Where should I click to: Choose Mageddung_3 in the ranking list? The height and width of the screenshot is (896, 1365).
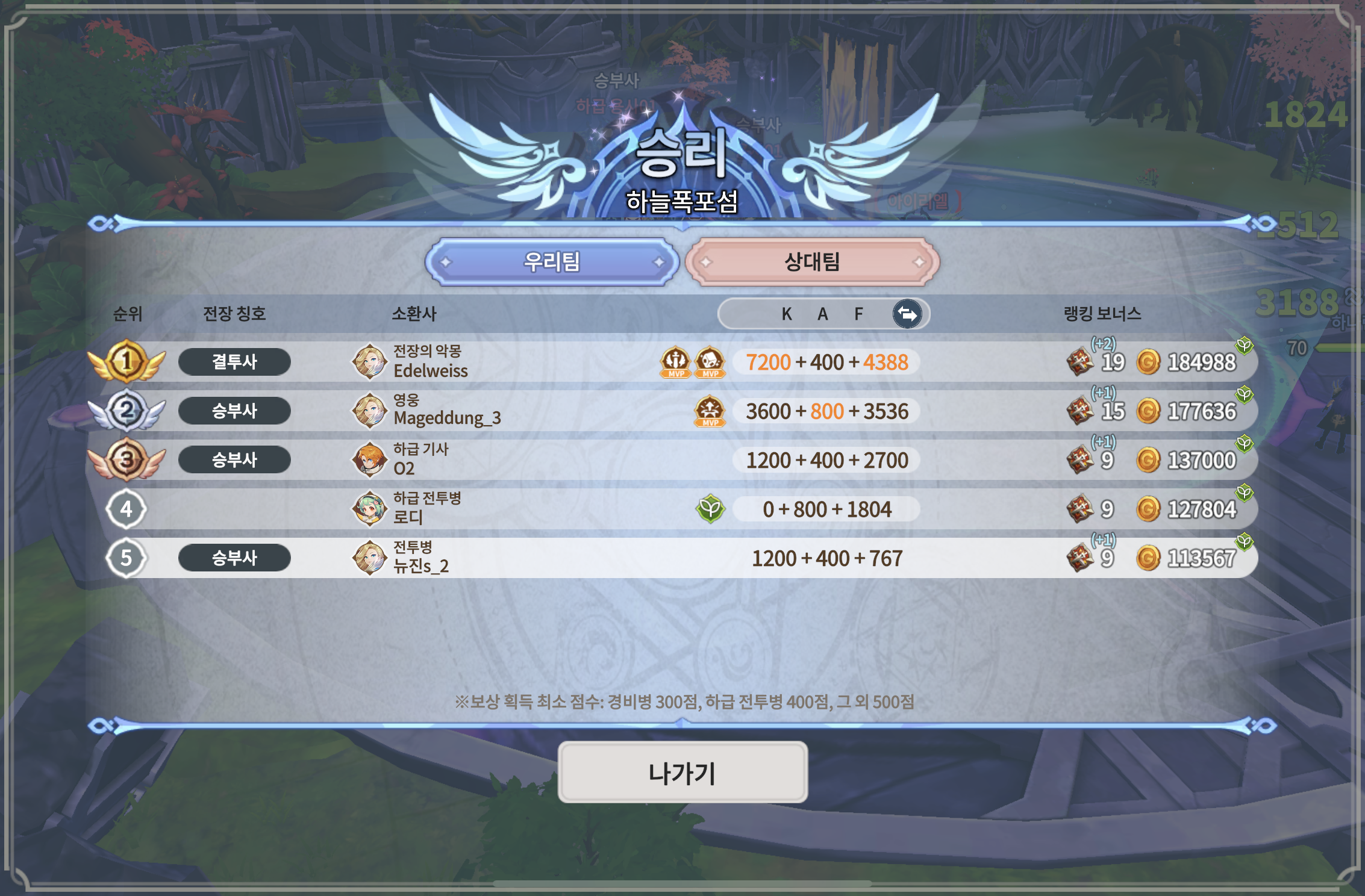point(446,411)
